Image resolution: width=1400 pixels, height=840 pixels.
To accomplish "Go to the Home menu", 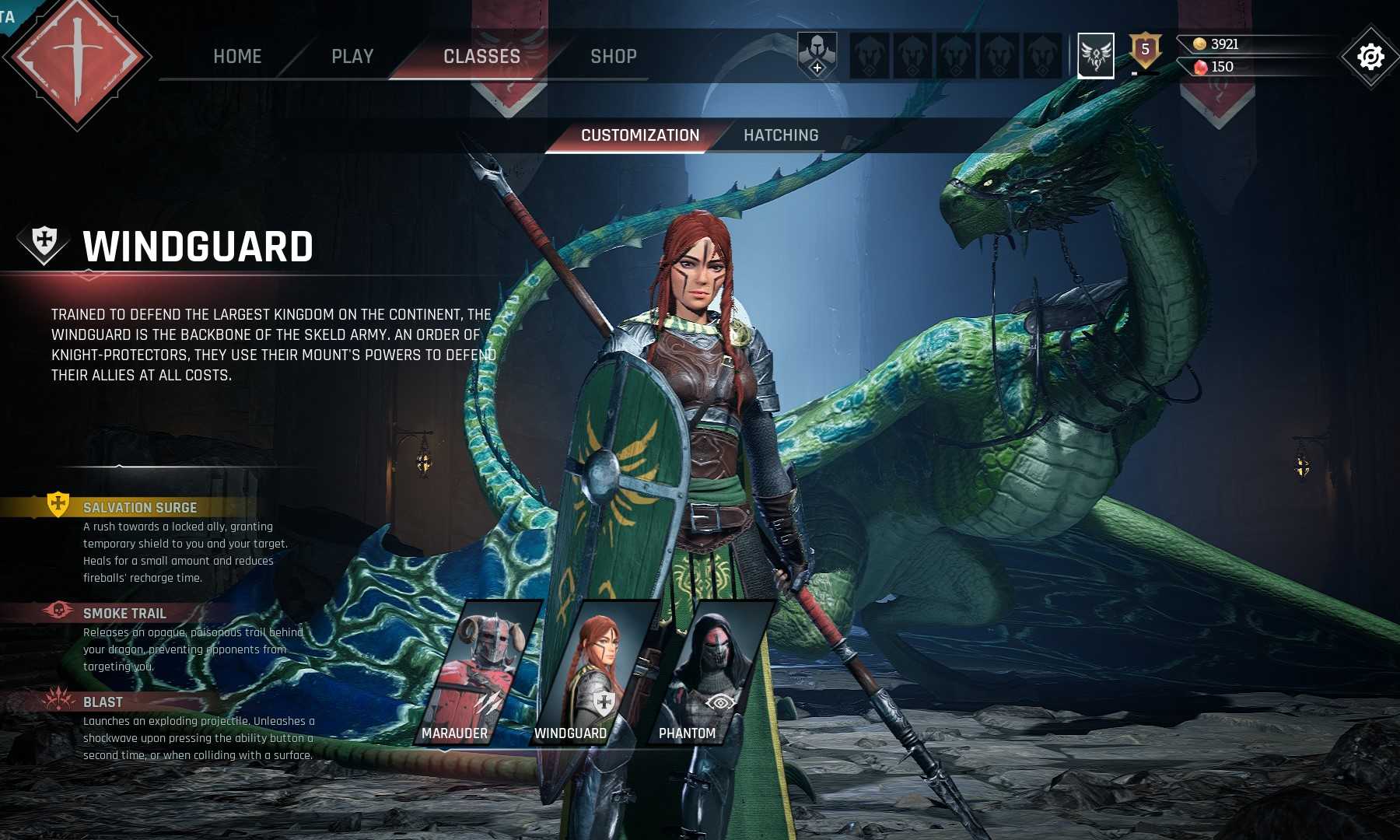I will [237, 56].
